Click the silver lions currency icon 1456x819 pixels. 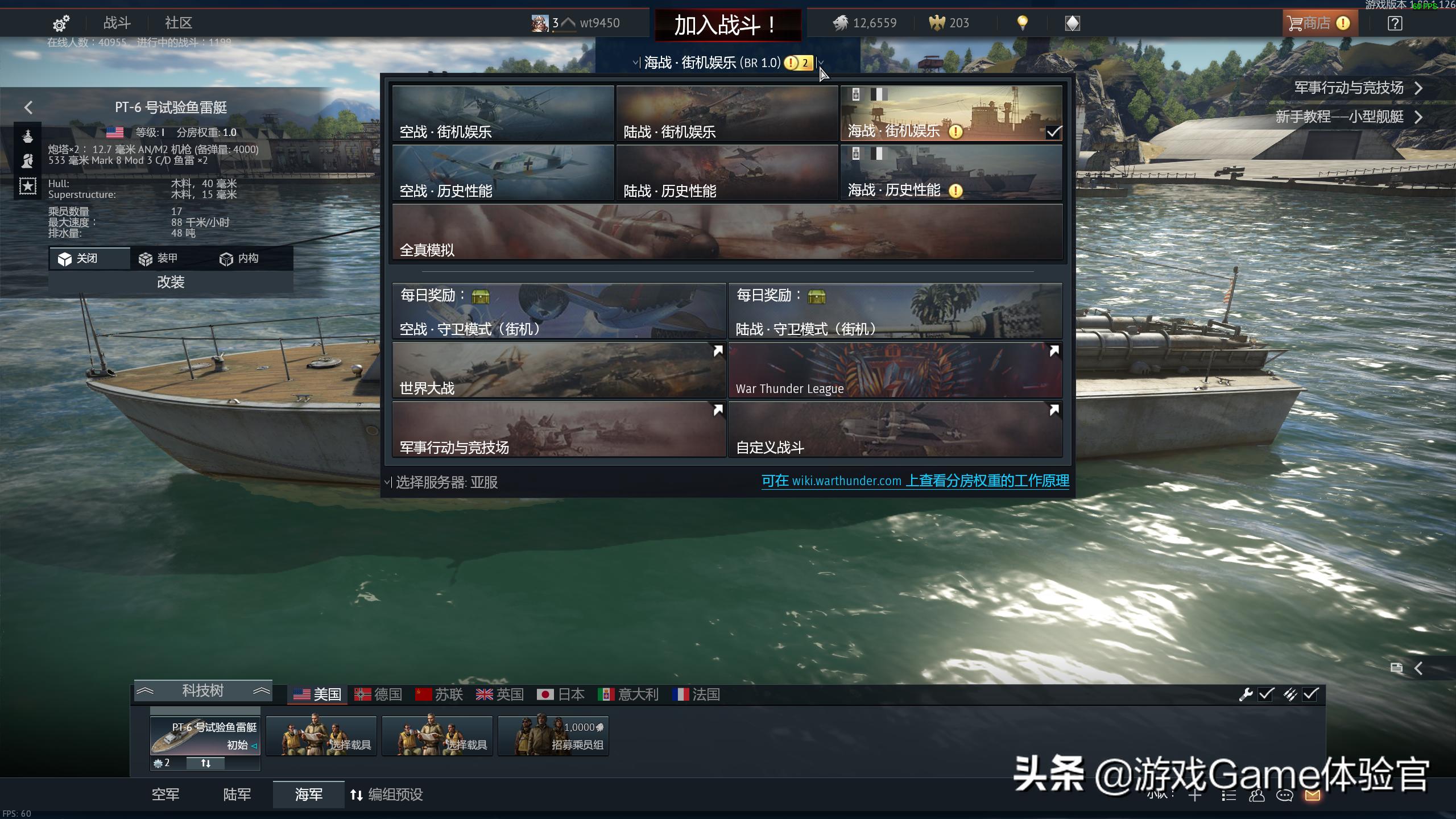coord(843,23)
